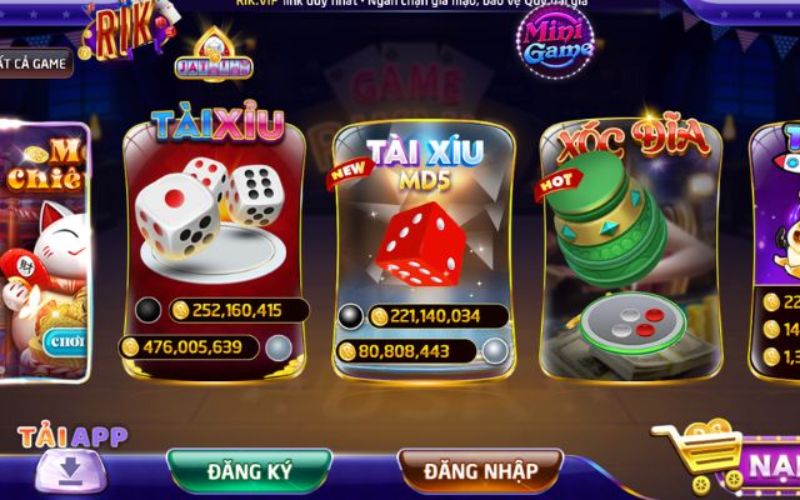Click the Đăng Nhập login button
This screenshot has width=800, height=500.
[x=480, y=470]
